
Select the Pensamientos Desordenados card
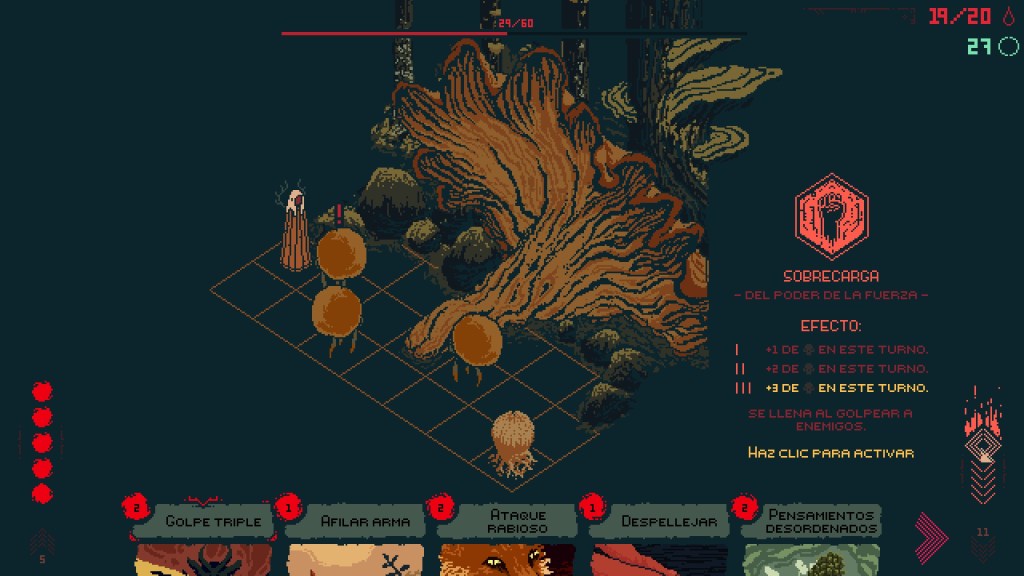tap(812, 538)
